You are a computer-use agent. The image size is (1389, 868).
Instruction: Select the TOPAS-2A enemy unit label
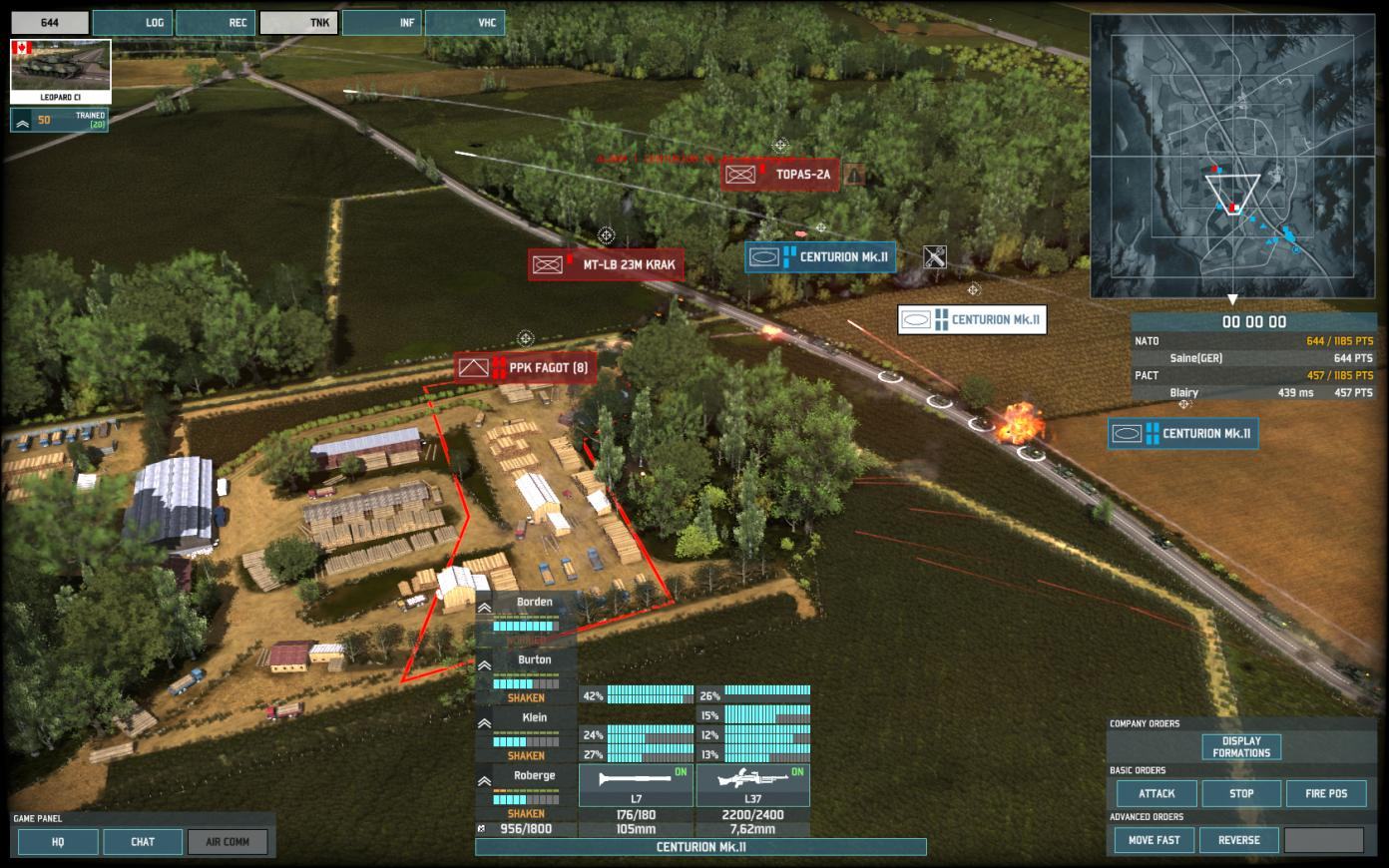pos(781,176)
